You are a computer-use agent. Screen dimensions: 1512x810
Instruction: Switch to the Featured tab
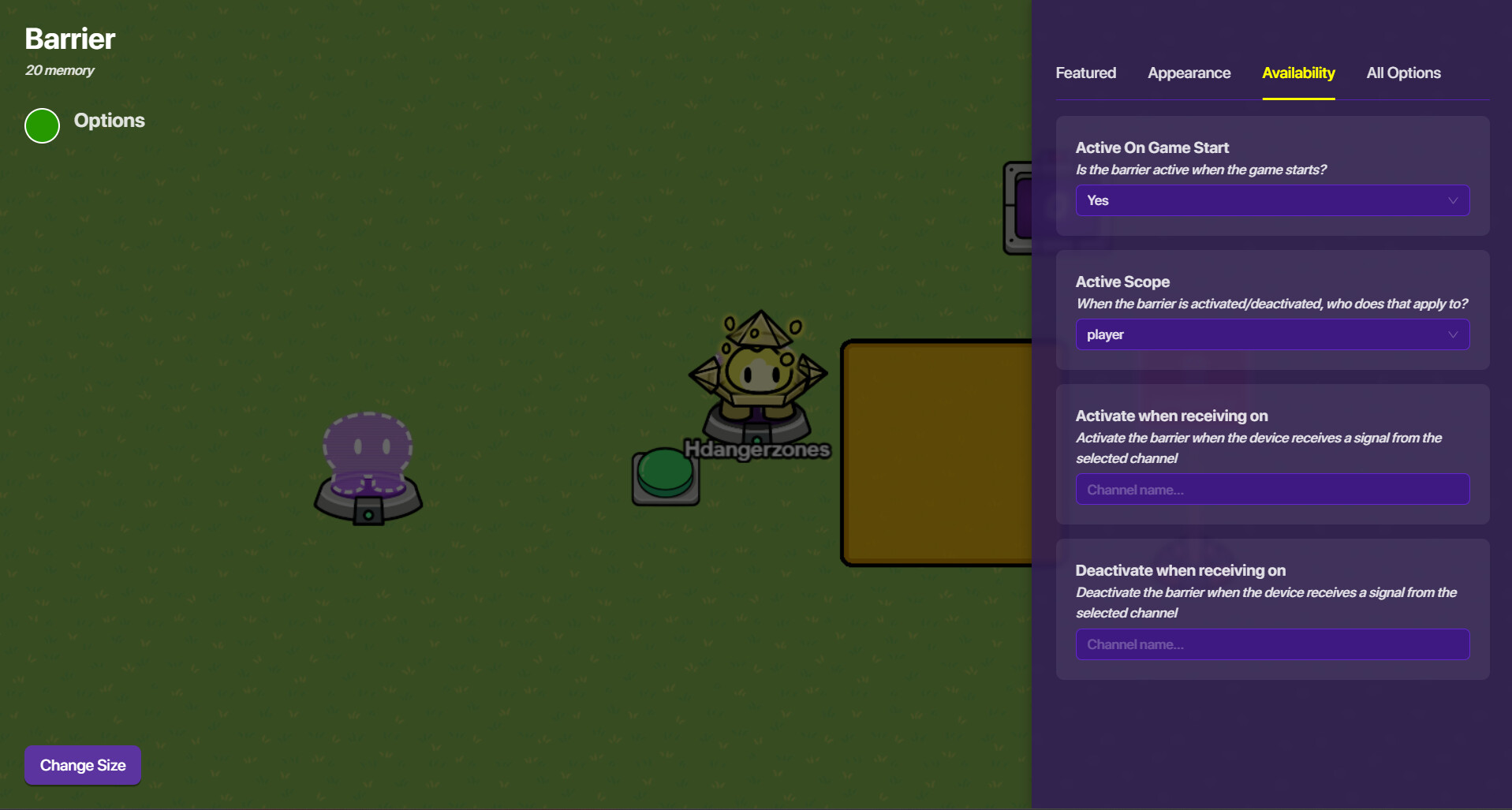click(1085, 73)
